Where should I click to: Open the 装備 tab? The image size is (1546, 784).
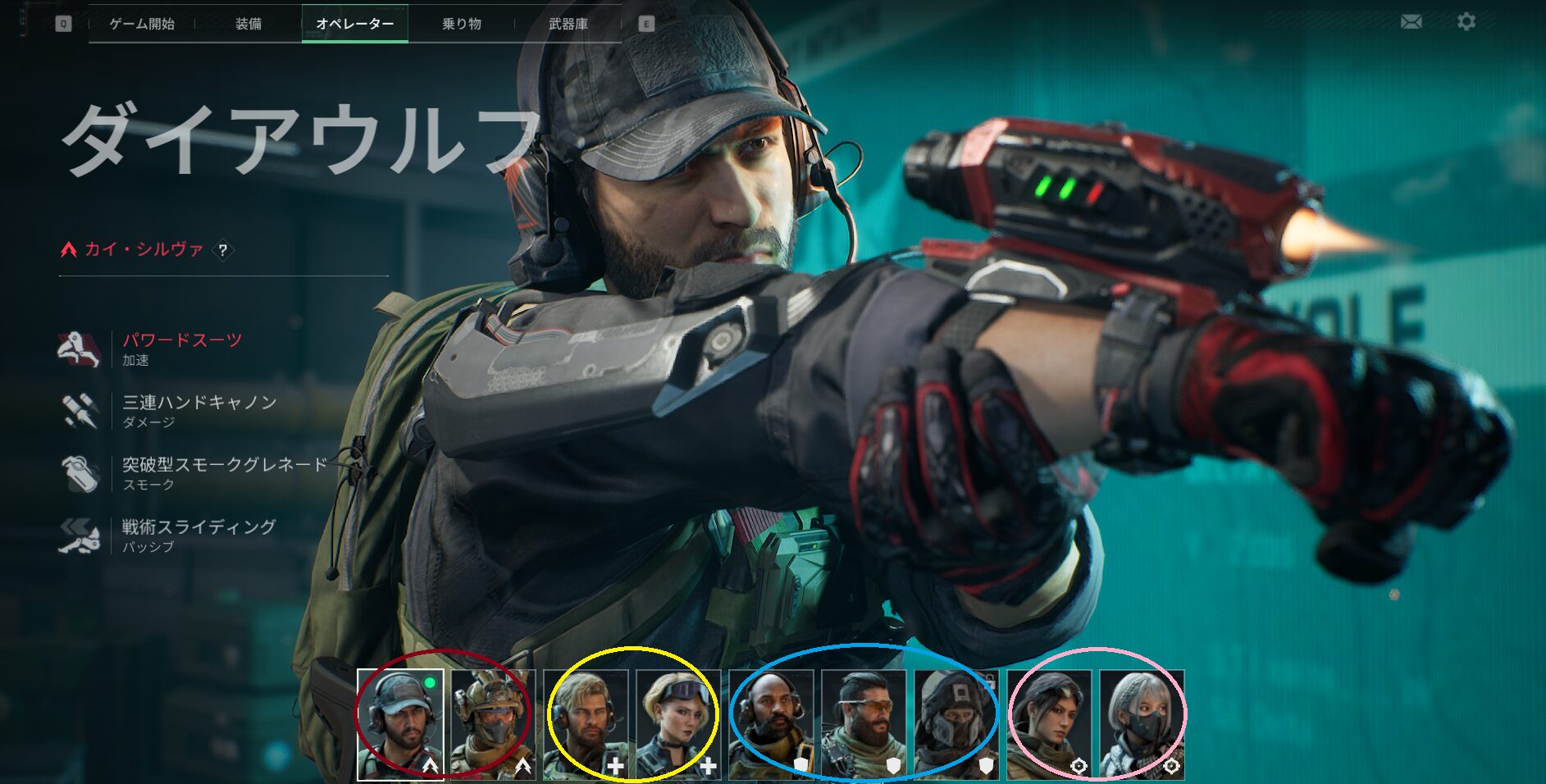pos(249,24)
